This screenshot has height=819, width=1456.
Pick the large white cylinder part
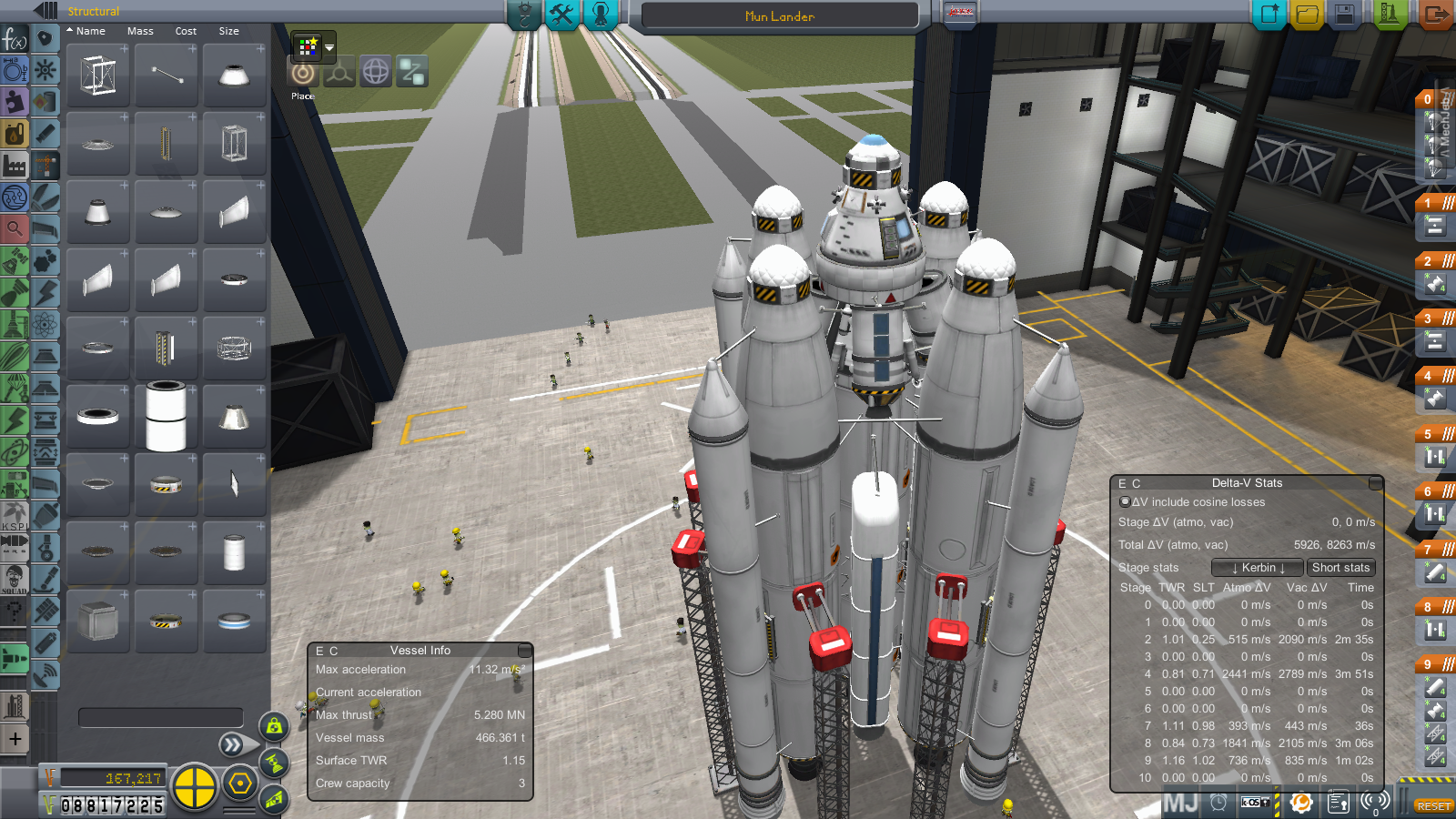tap(166, 416)
